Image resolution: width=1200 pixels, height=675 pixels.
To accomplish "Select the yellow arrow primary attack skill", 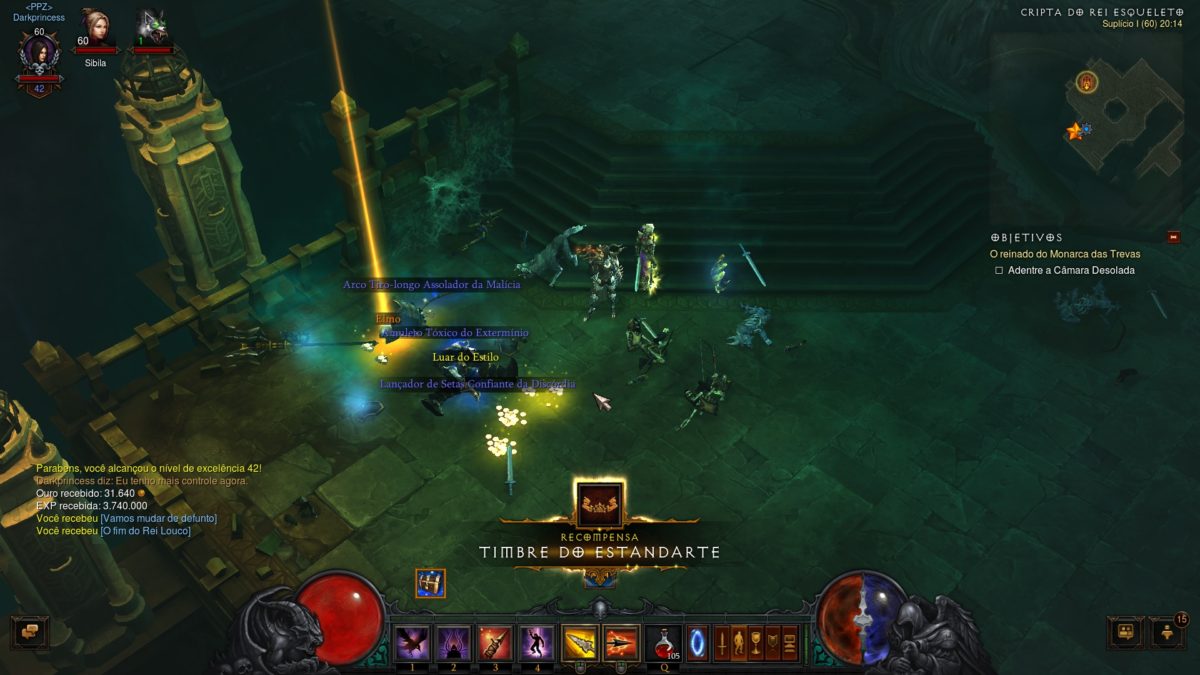I will tap(579, 642).
